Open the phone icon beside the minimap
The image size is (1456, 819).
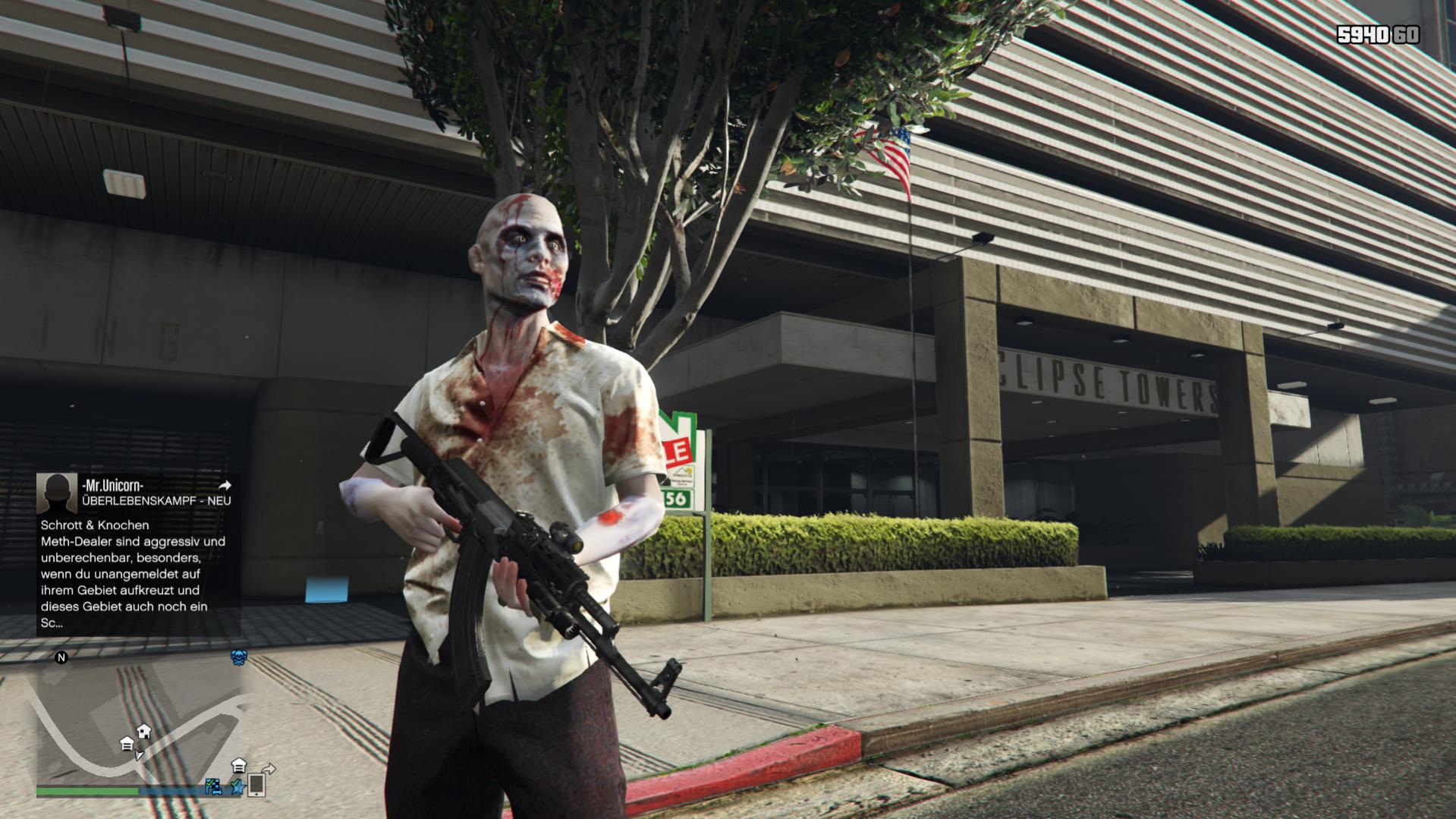pyautogui.click(x=256, y=785)
